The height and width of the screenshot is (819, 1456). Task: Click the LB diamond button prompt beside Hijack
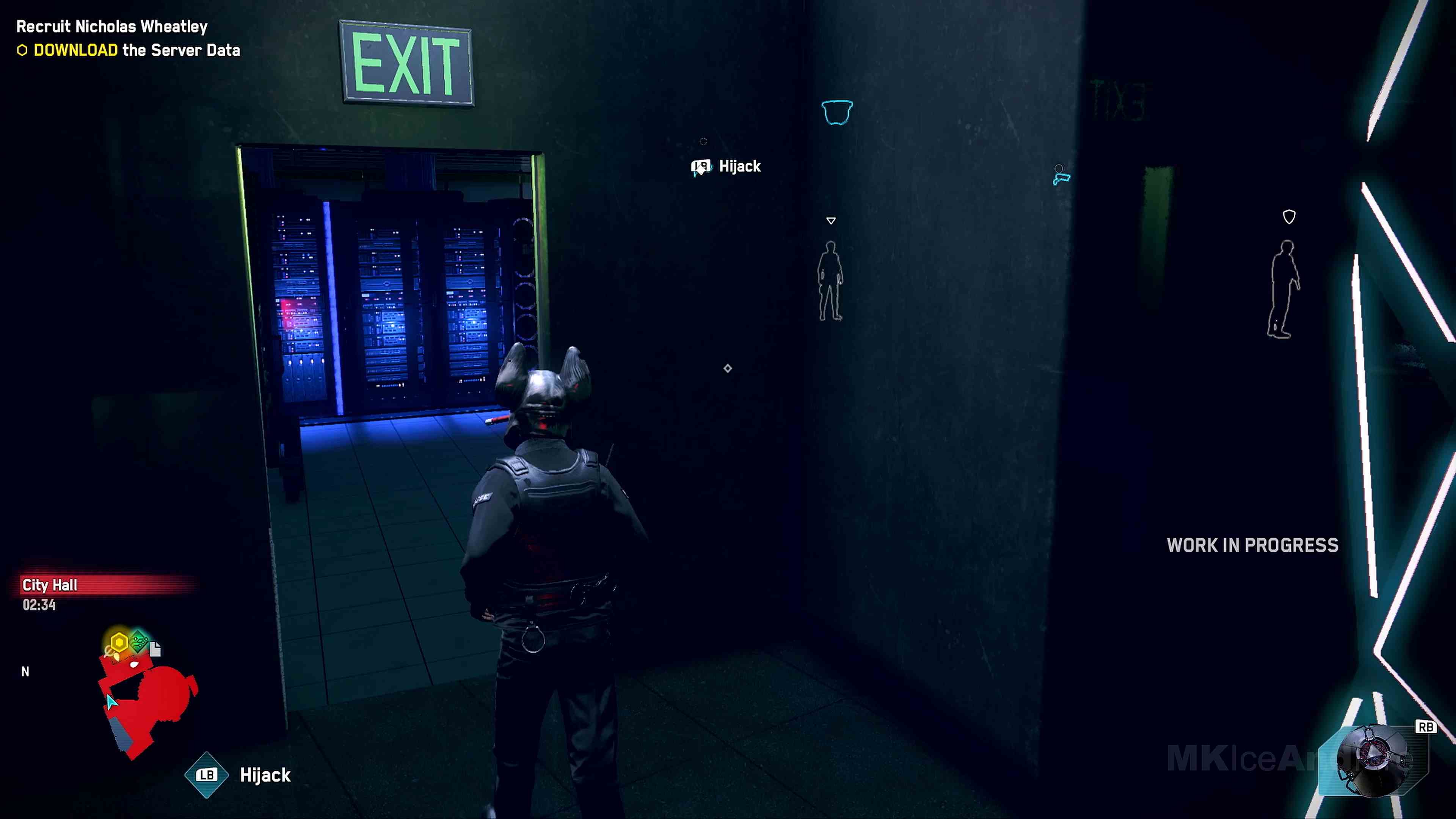tap(207, 775)
